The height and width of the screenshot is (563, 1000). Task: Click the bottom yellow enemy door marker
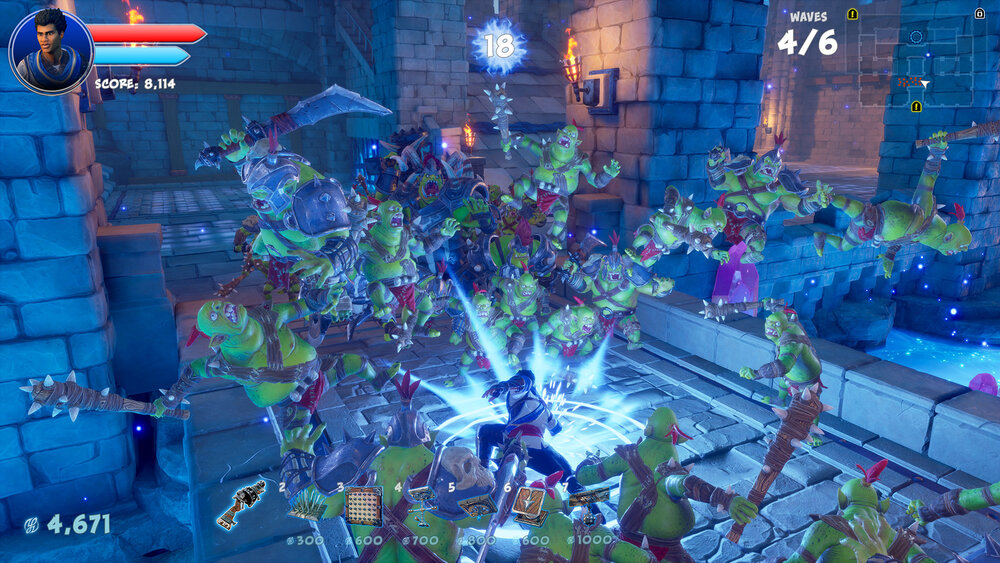[x=916, y=106]
